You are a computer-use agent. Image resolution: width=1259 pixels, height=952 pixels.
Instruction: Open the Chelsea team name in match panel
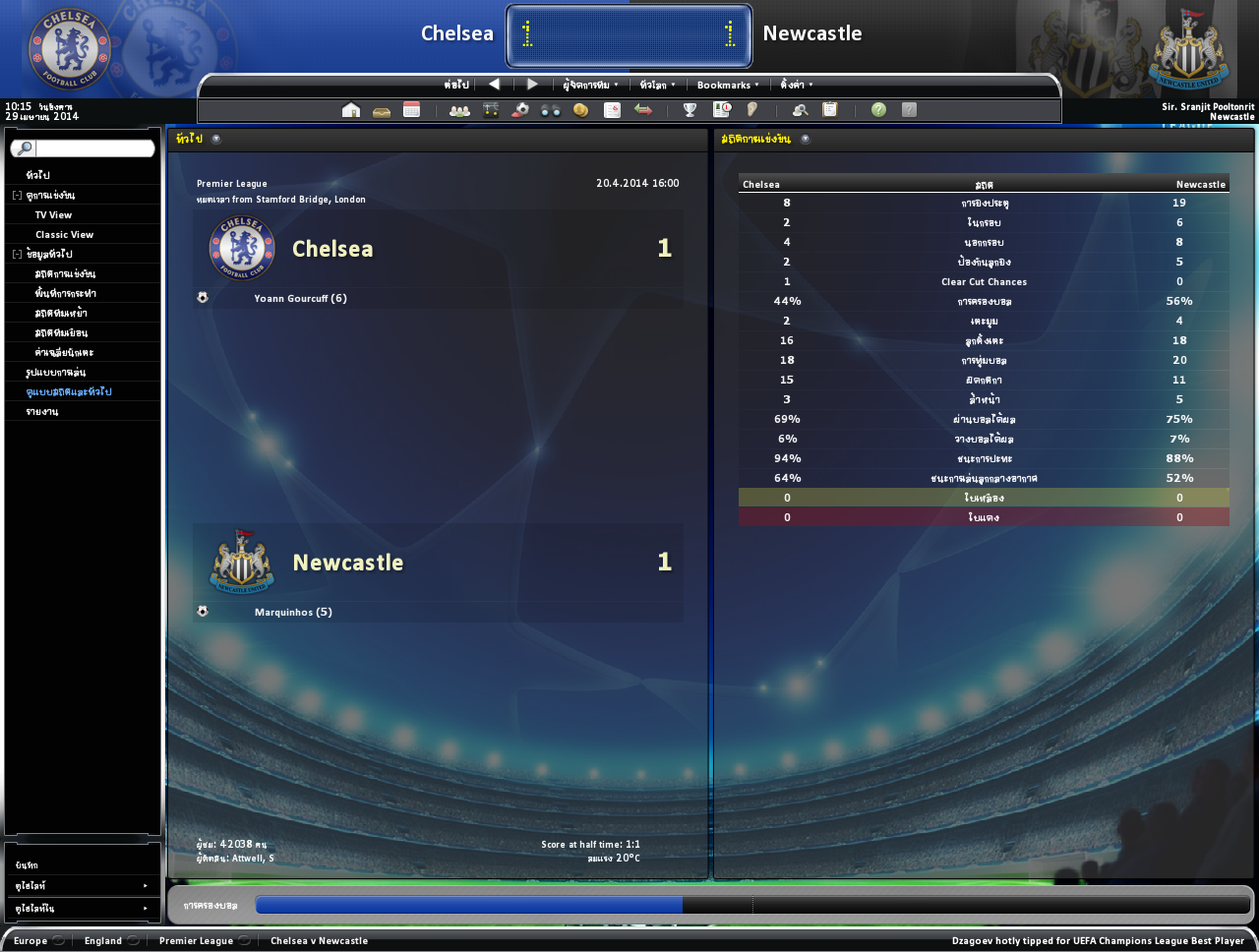(332, 249)
